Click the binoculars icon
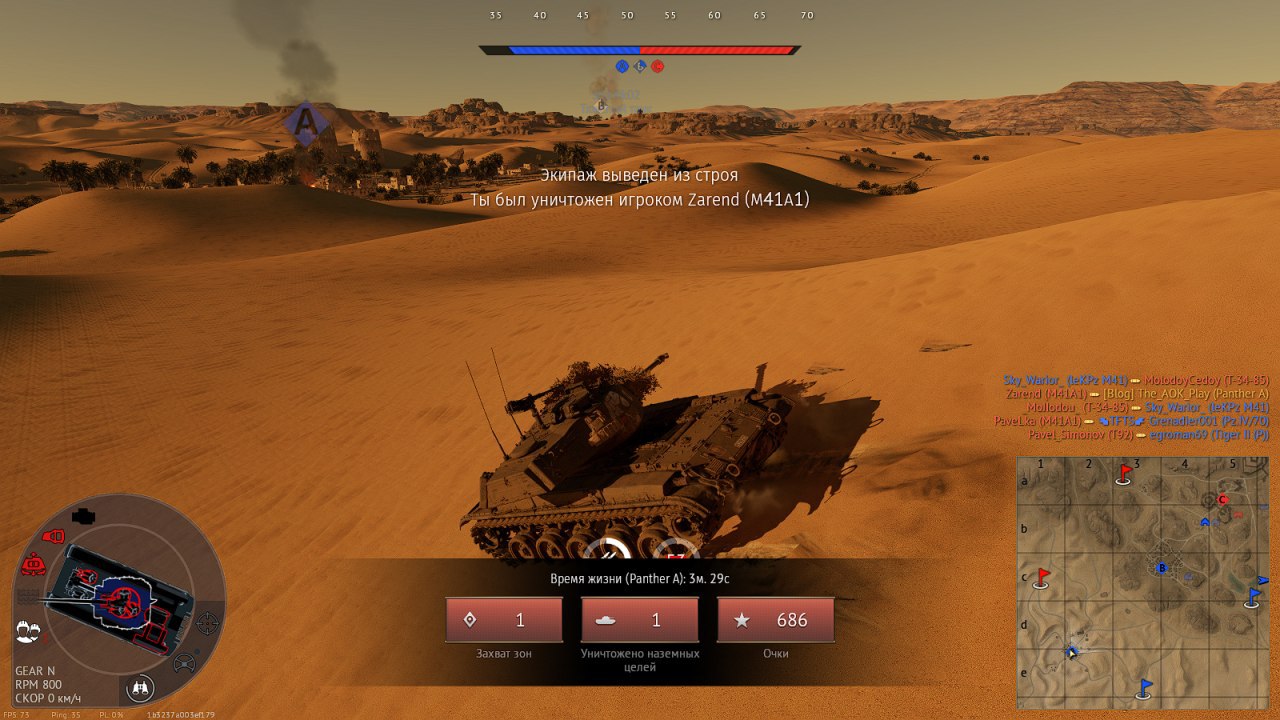 141,687
